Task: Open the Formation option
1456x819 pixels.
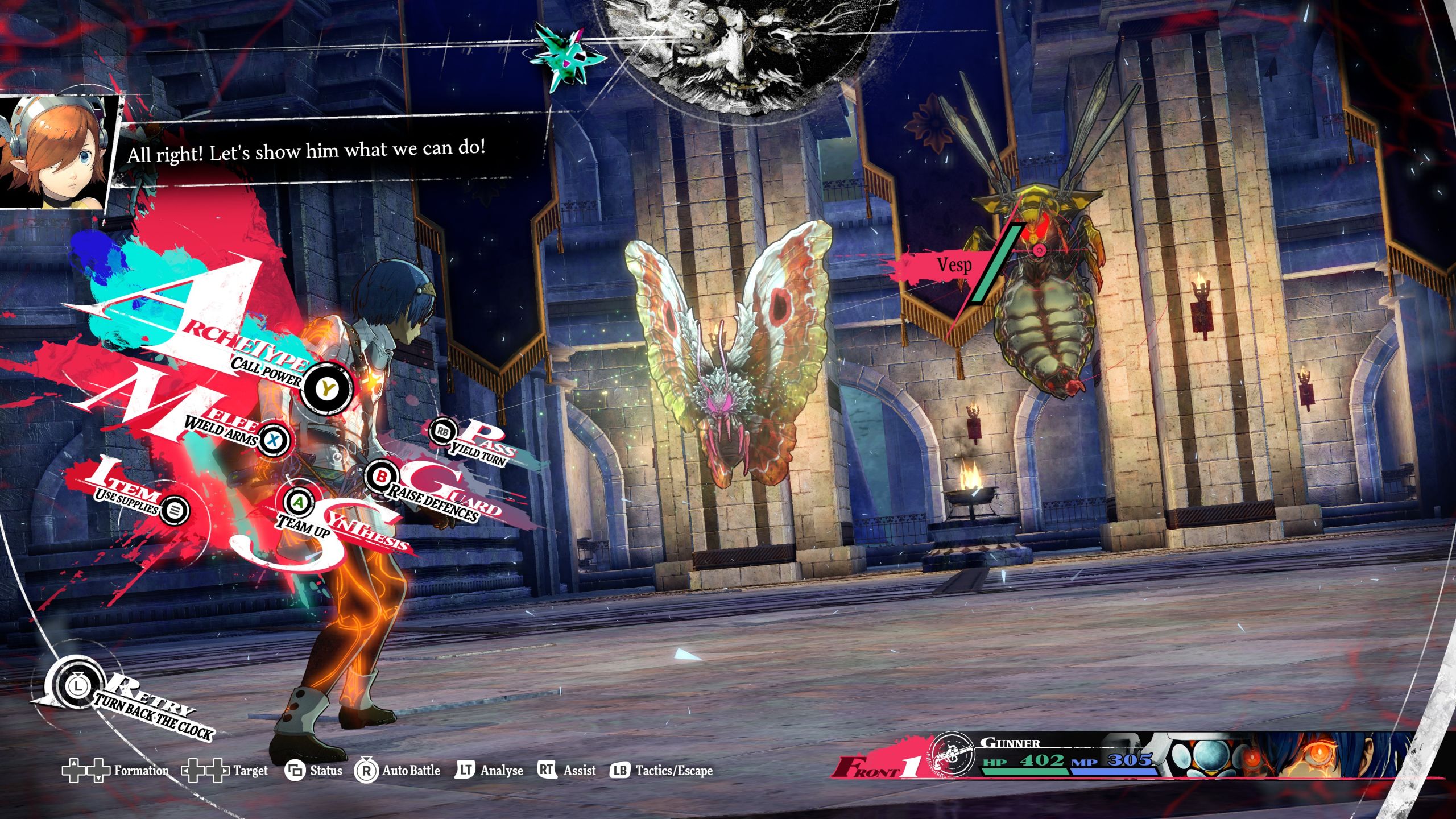Action: point(115,771)
